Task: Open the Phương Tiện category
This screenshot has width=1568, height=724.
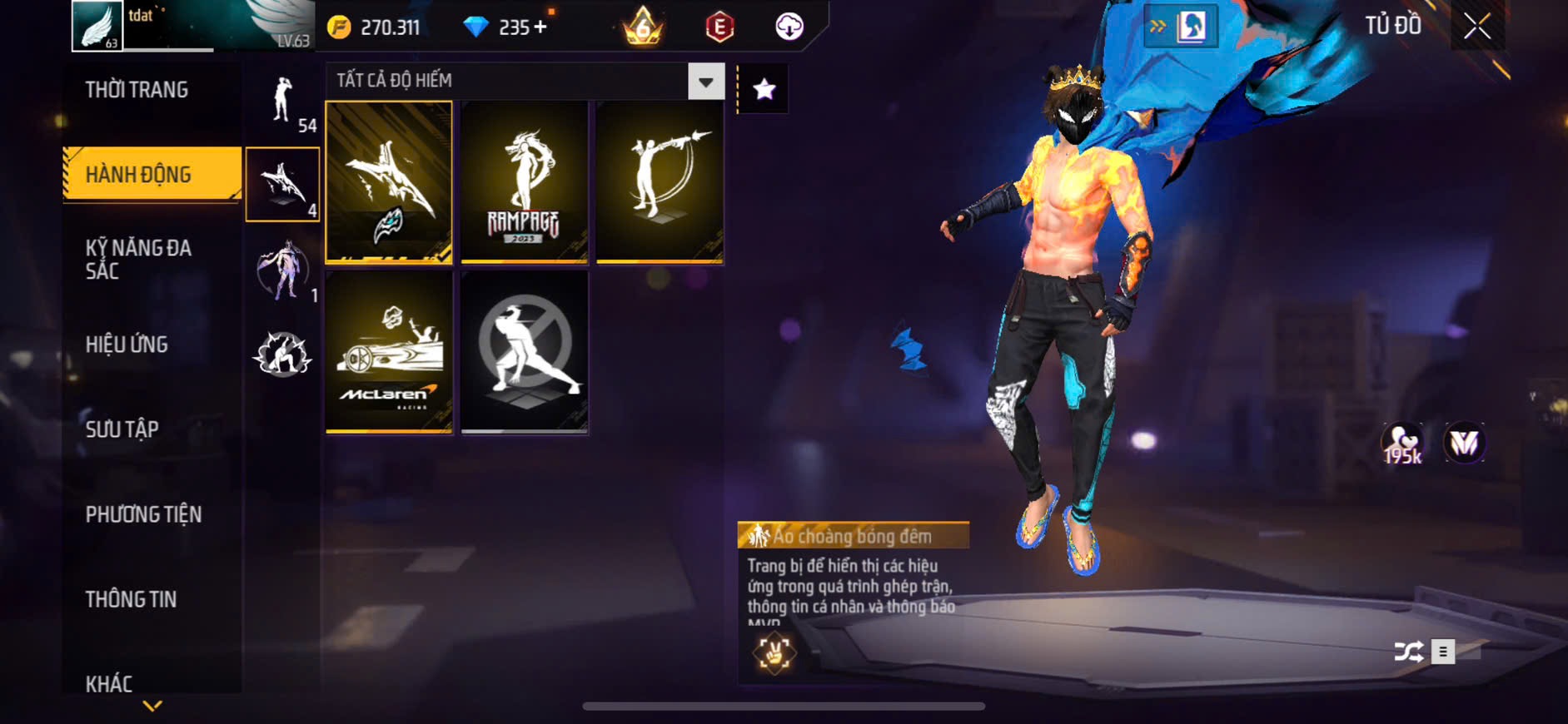Action: click(143, 514)
